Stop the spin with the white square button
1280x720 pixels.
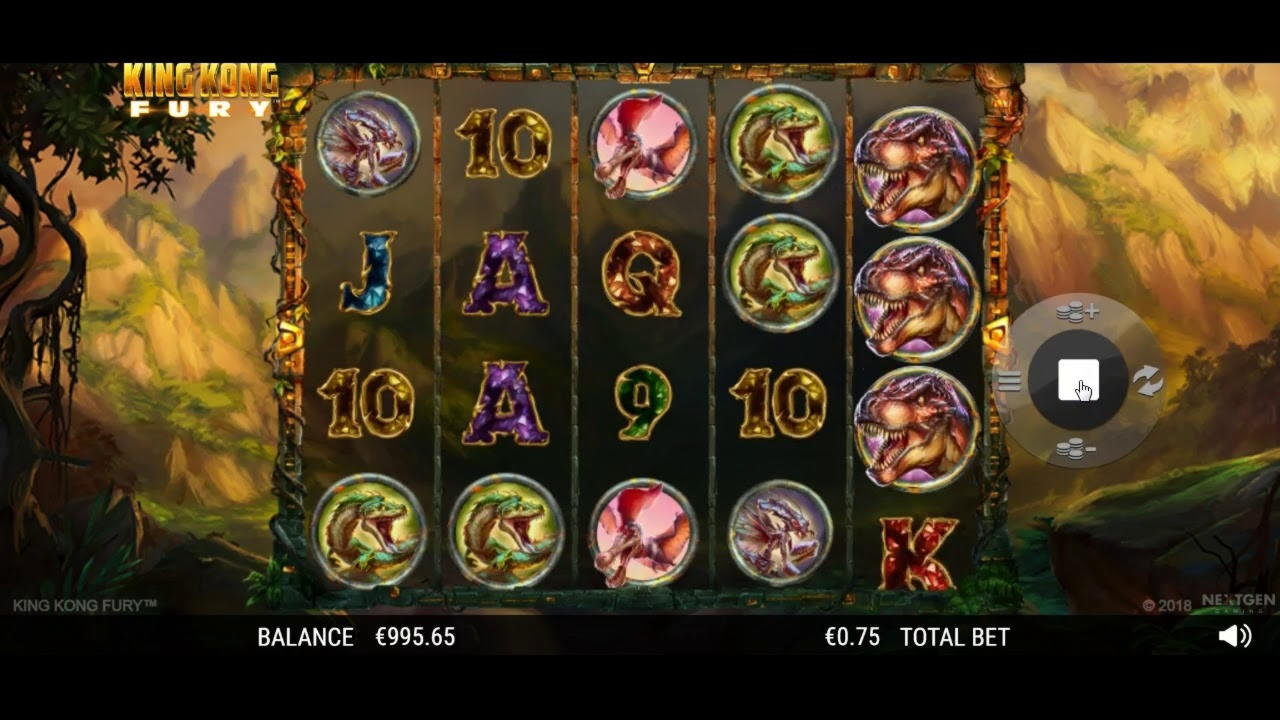1078,381
